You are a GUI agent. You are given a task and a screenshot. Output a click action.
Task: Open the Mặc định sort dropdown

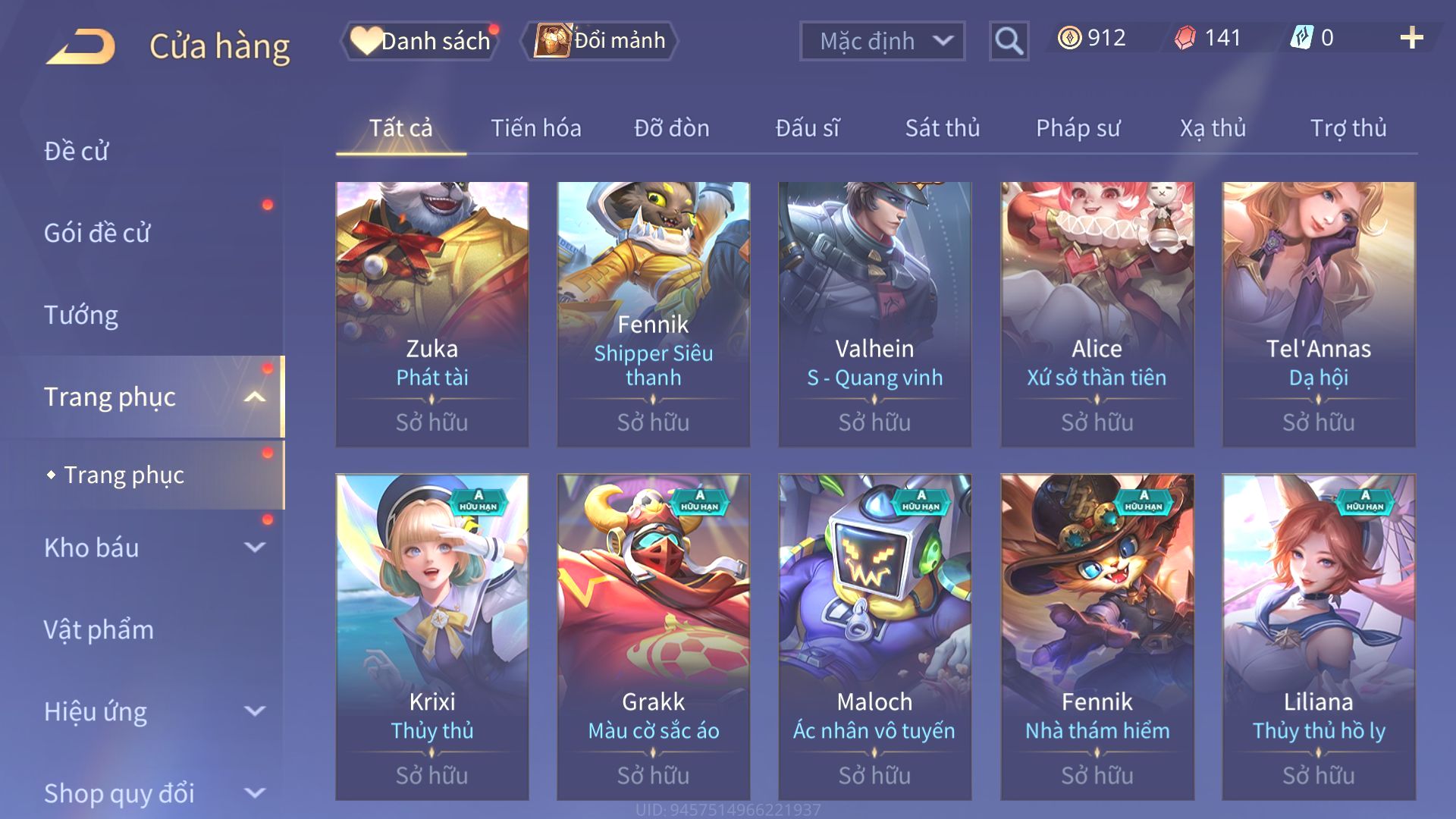click(882, 41)
